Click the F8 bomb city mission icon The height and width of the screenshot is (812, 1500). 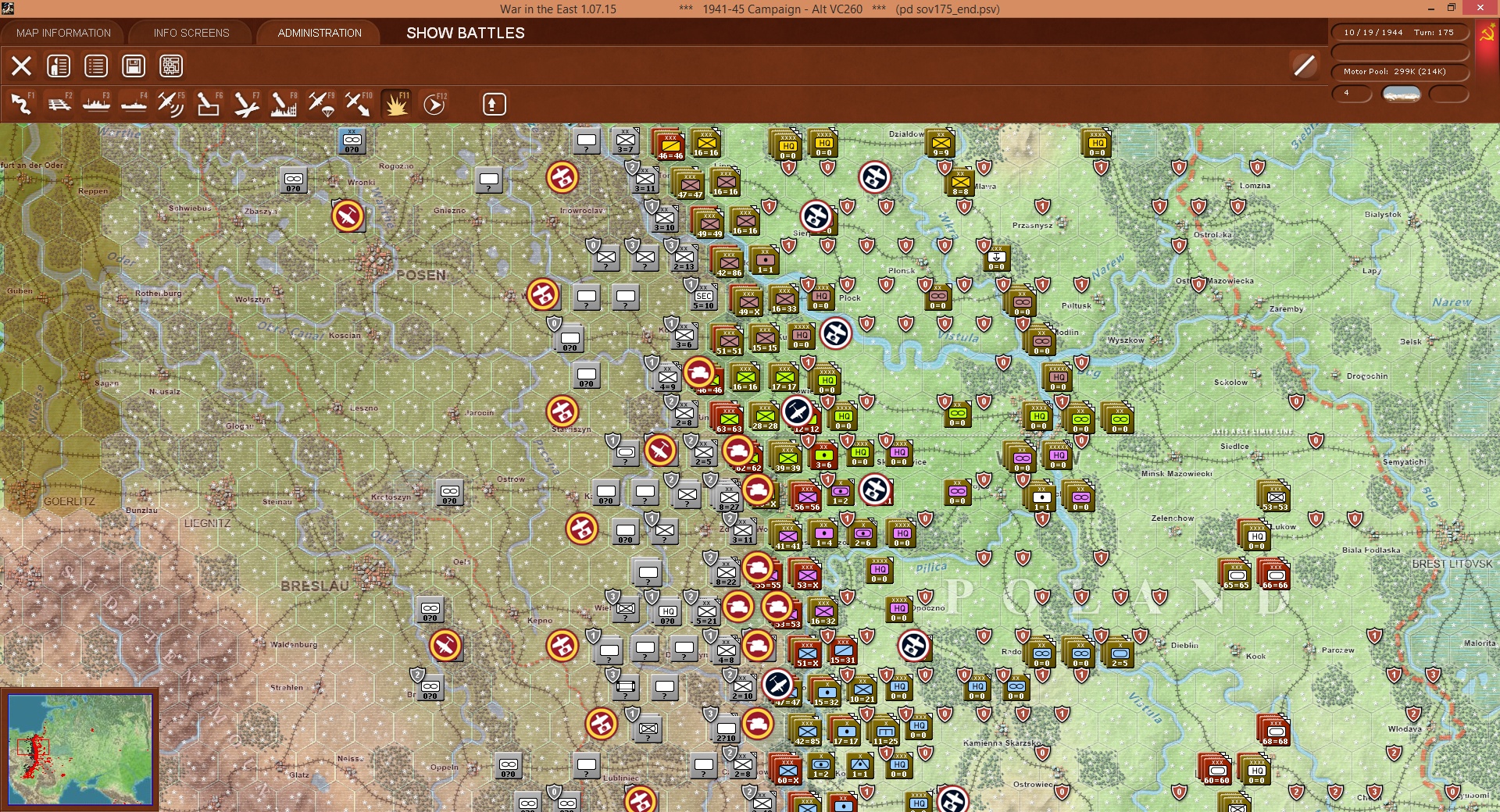point(285,104)
